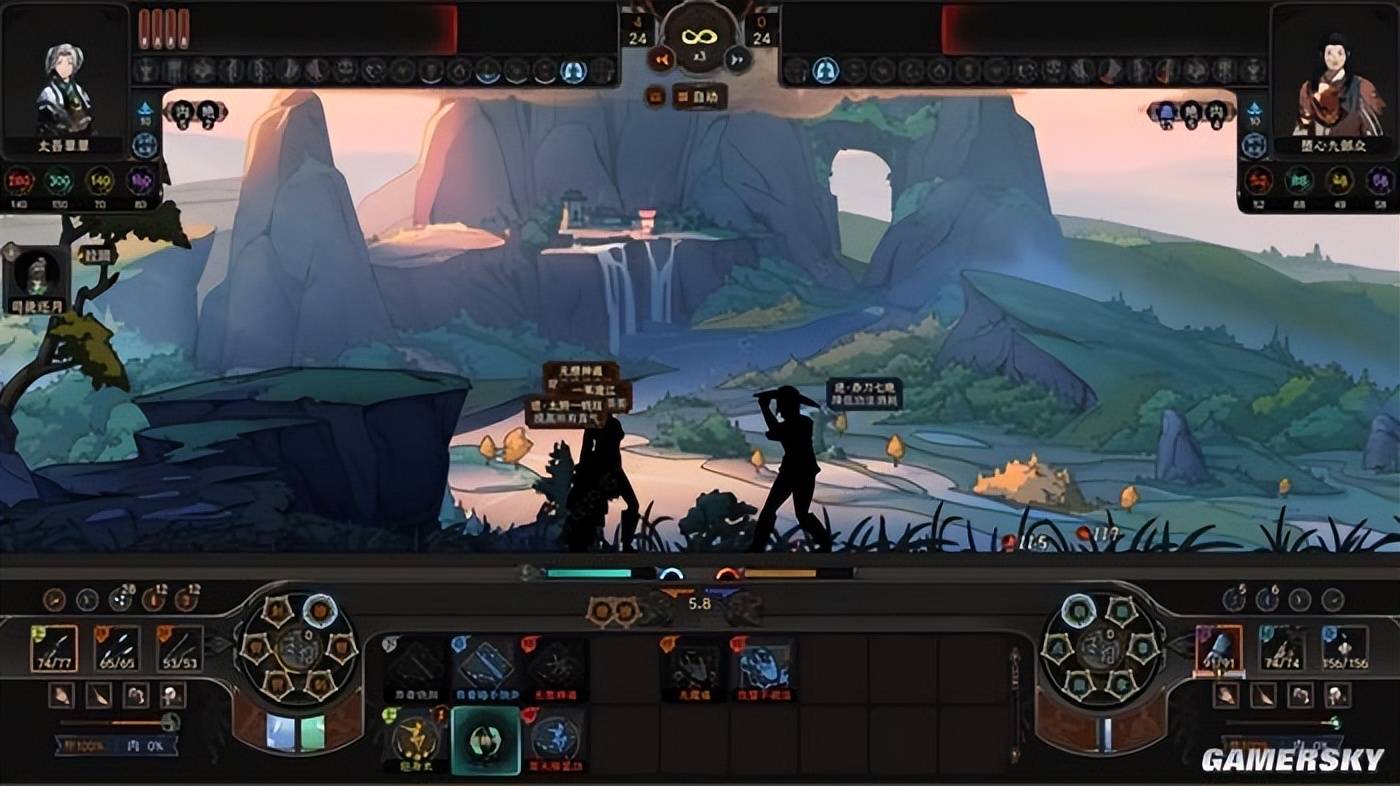Slow down the battle speed

click(660, 59)
